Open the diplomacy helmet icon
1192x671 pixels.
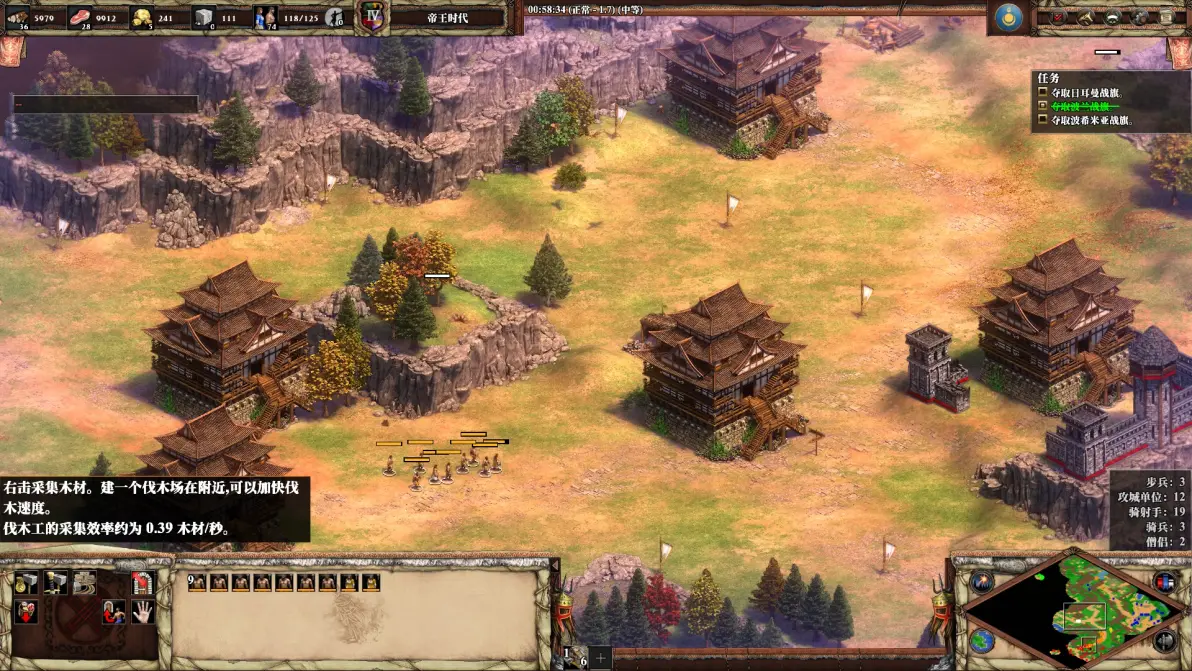[x=1111, y=17]
